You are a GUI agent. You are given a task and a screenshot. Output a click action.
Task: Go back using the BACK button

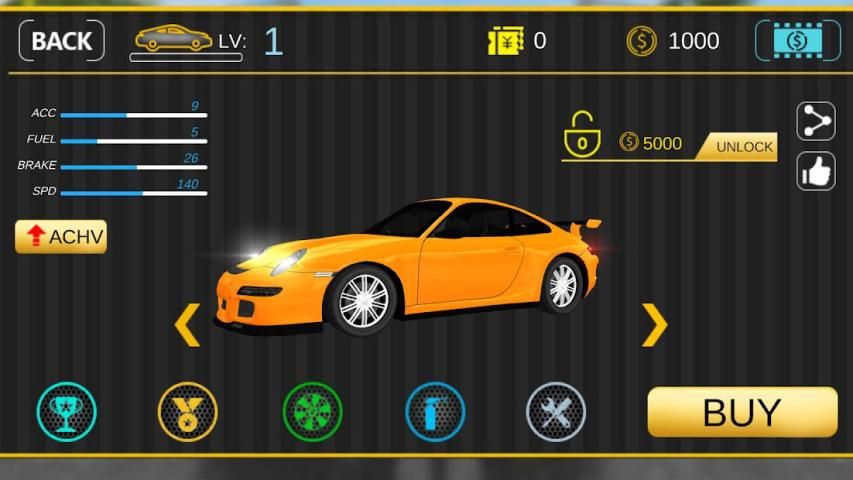click(61, 41)
